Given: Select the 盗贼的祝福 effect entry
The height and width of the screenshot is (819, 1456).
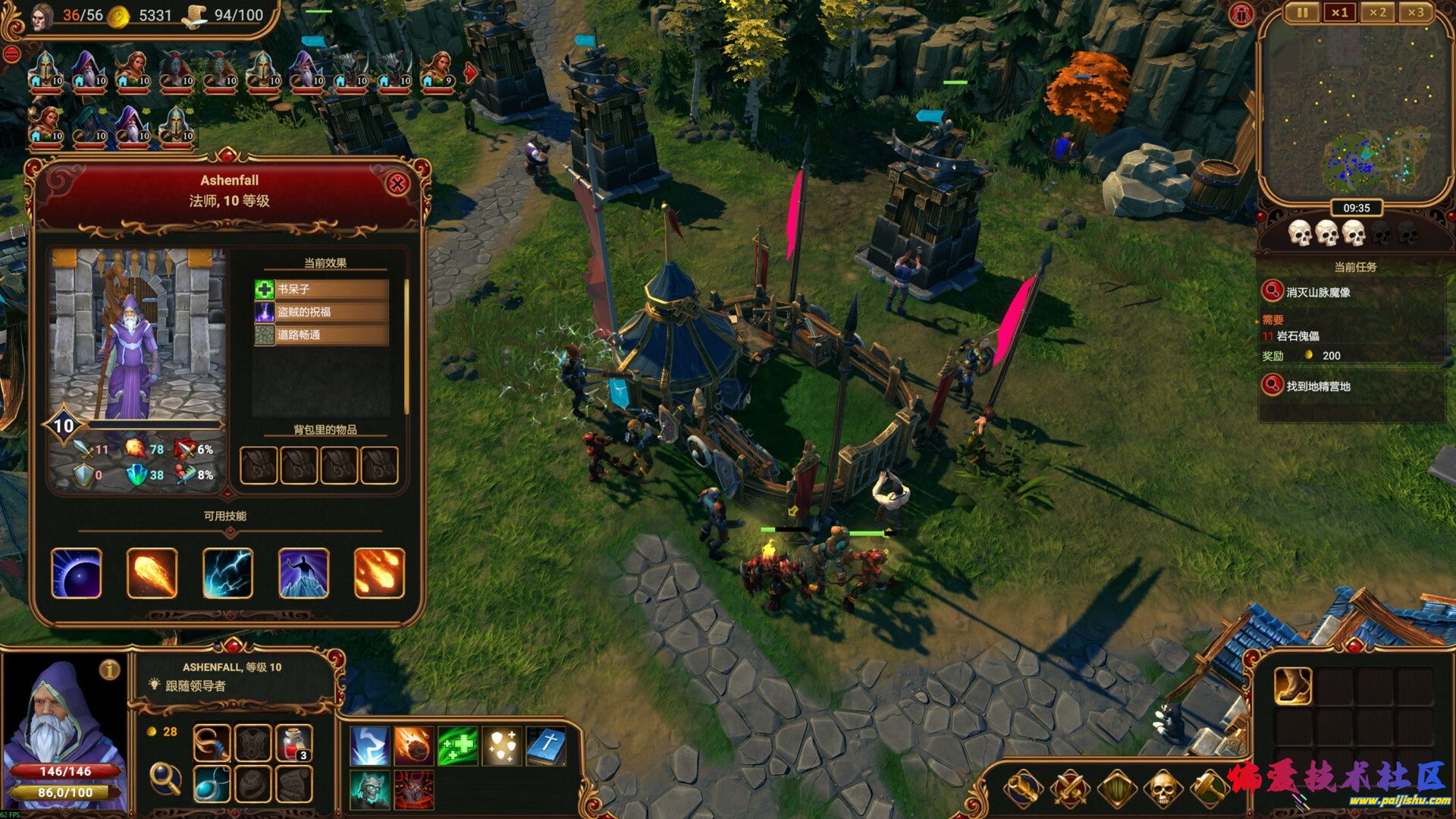Looking at the screenshot, I should (322, 312).
